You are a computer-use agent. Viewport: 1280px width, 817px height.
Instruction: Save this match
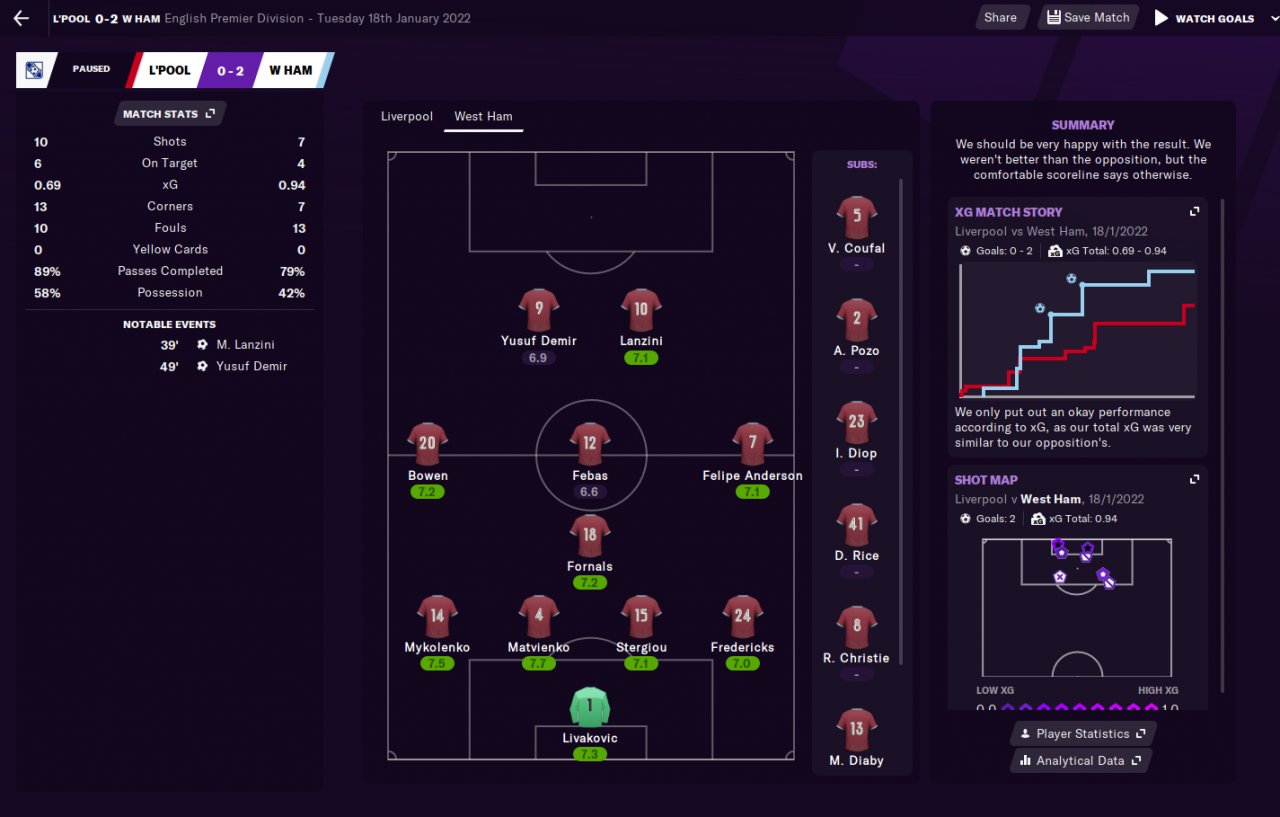coord(1088,17)
